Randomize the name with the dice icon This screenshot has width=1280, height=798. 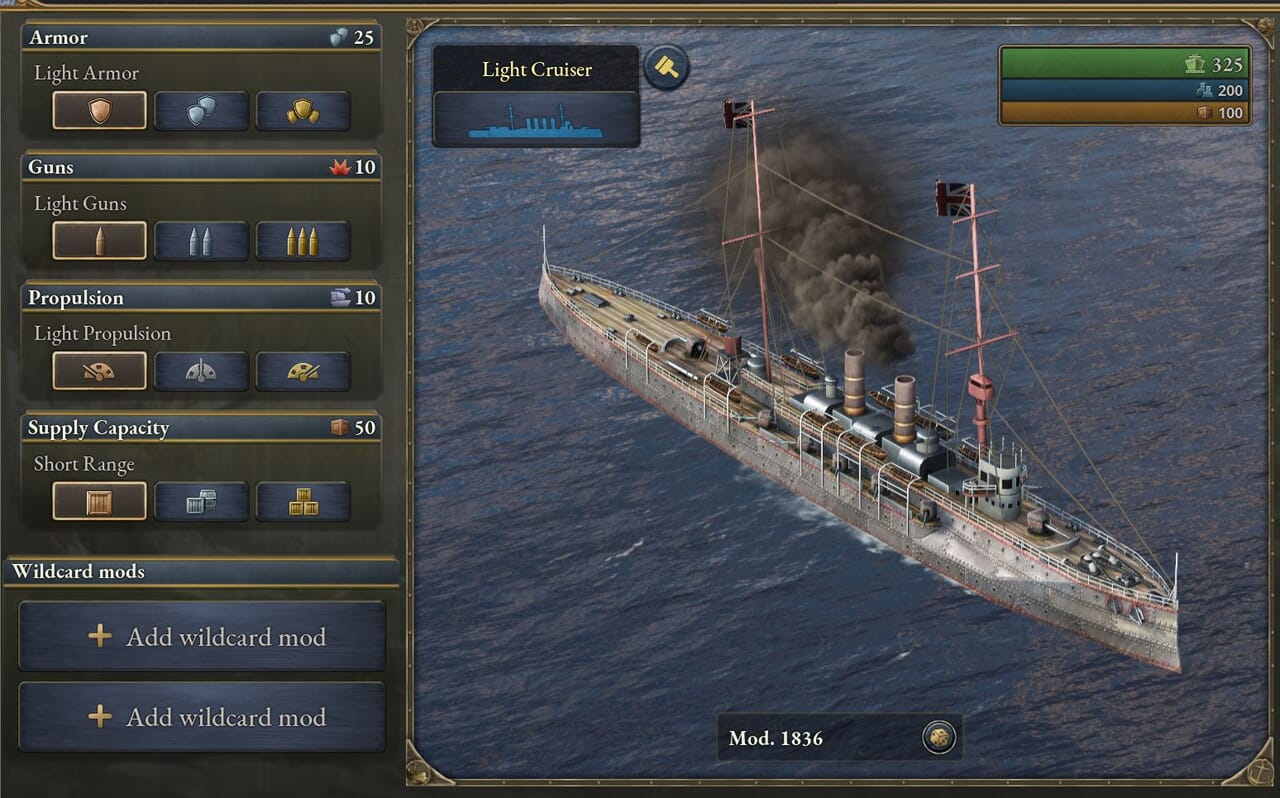[x=939, y=738]
